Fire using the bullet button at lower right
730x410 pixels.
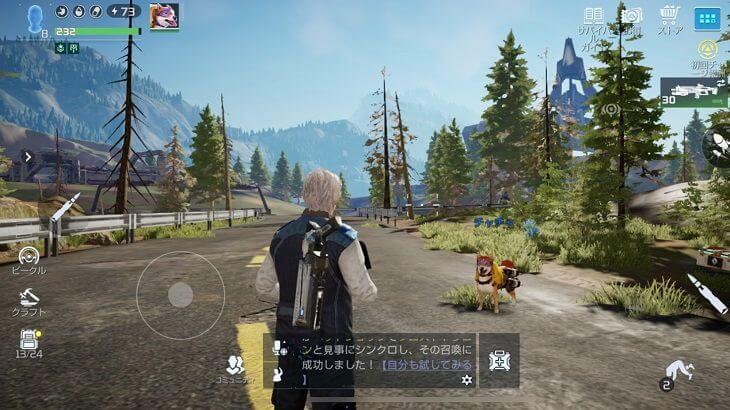[x=707, y=294]
